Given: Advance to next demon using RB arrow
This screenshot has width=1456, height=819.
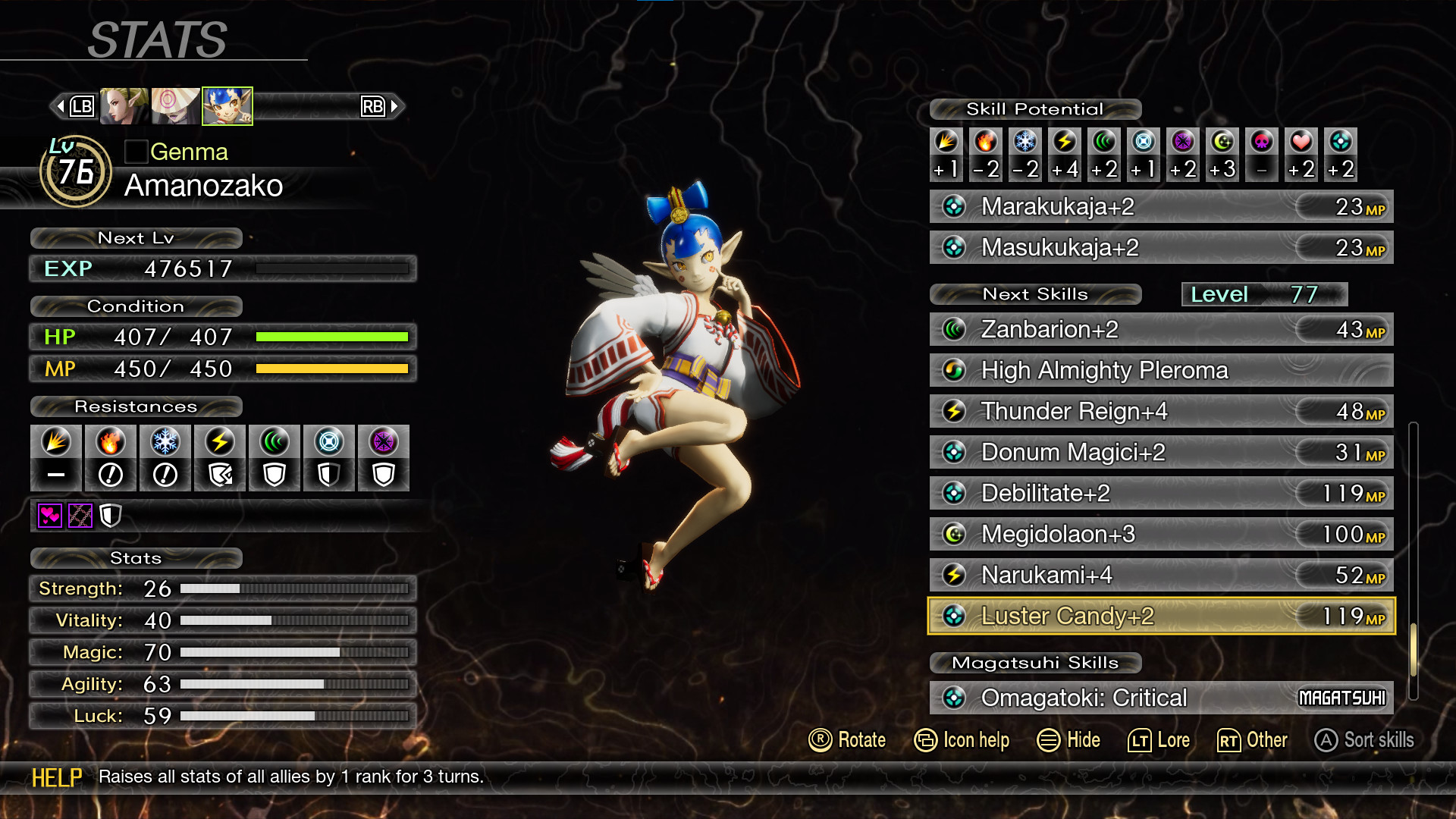Looking at the screenshot, I should pyautogui.click(x=394, y=106).
